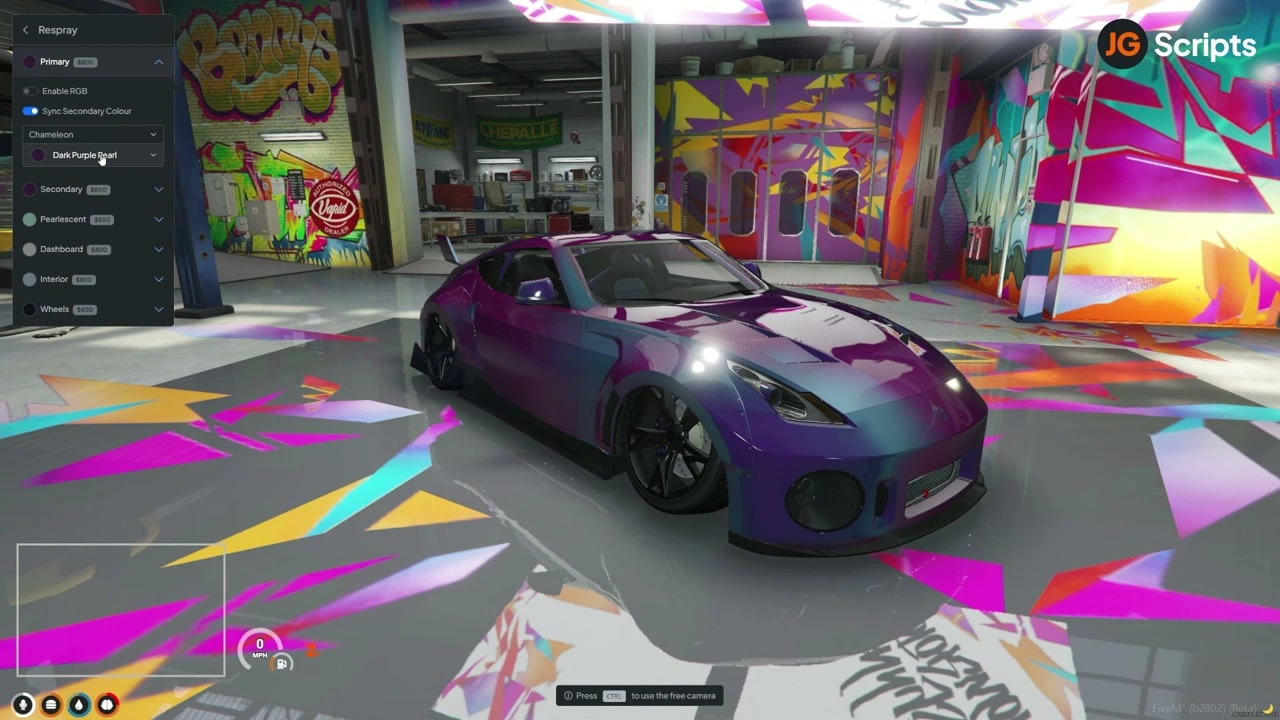Expand the Secondary colour section
The image size is (1280, 720).
tap(158, 189)
